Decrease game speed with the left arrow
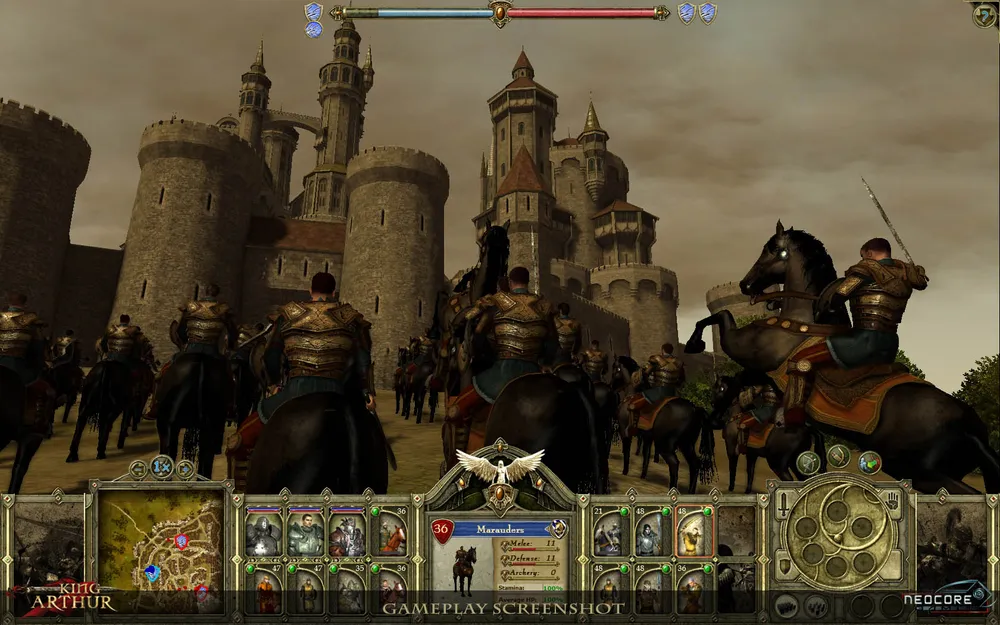The width and height of the screenshot is (1000, 625). click(x=138, y=467)
